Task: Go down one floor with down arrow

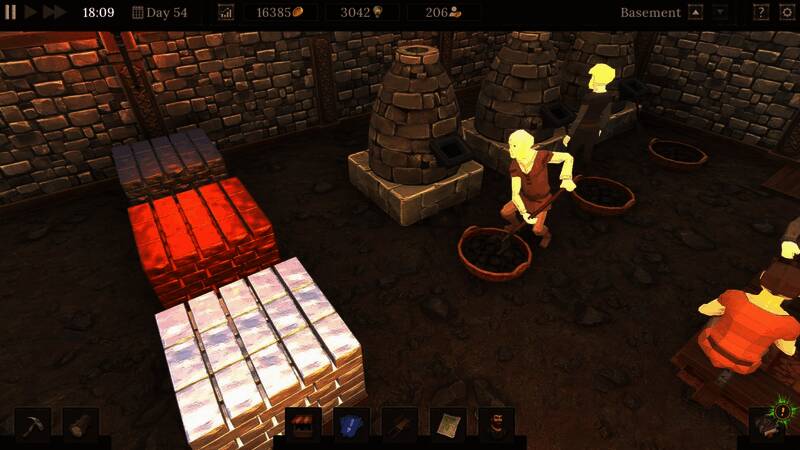Action: pyautogui.click(x=720, y=13)
